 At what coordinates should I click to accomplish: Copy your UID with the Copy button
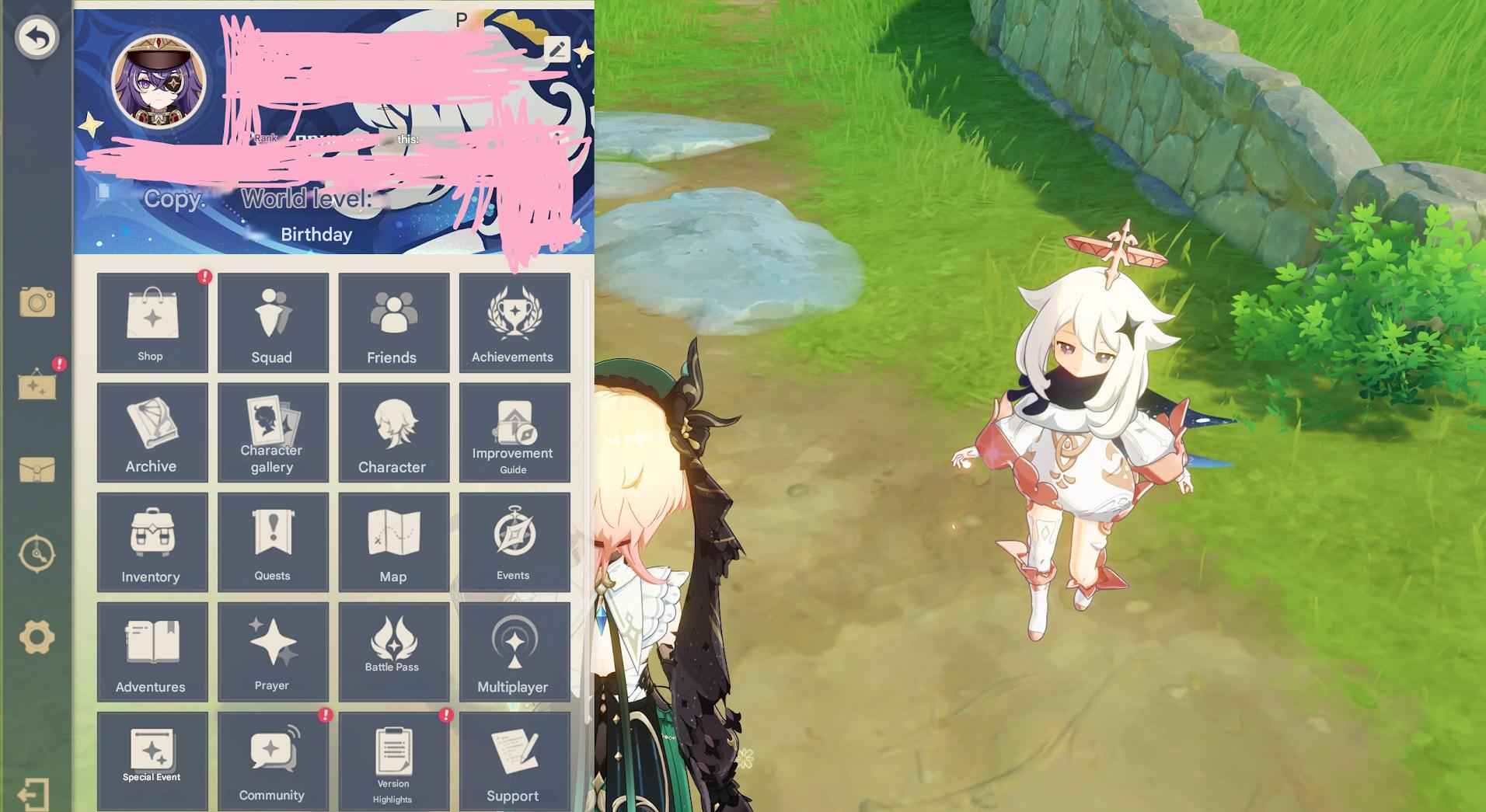(169, 200)
